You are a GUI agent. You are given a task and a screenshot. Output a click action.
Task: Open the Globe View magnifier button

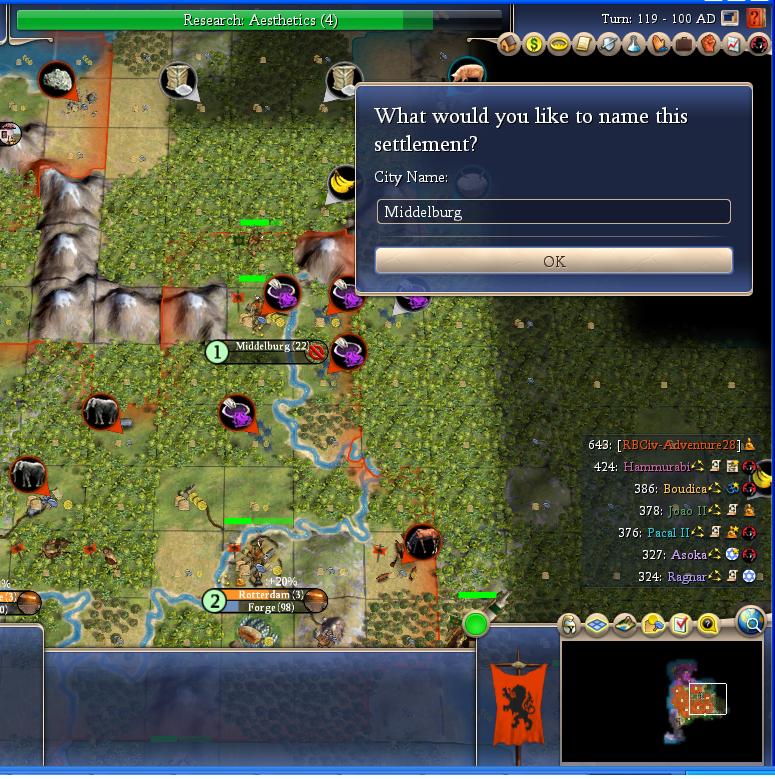click(x=750, y=622)
